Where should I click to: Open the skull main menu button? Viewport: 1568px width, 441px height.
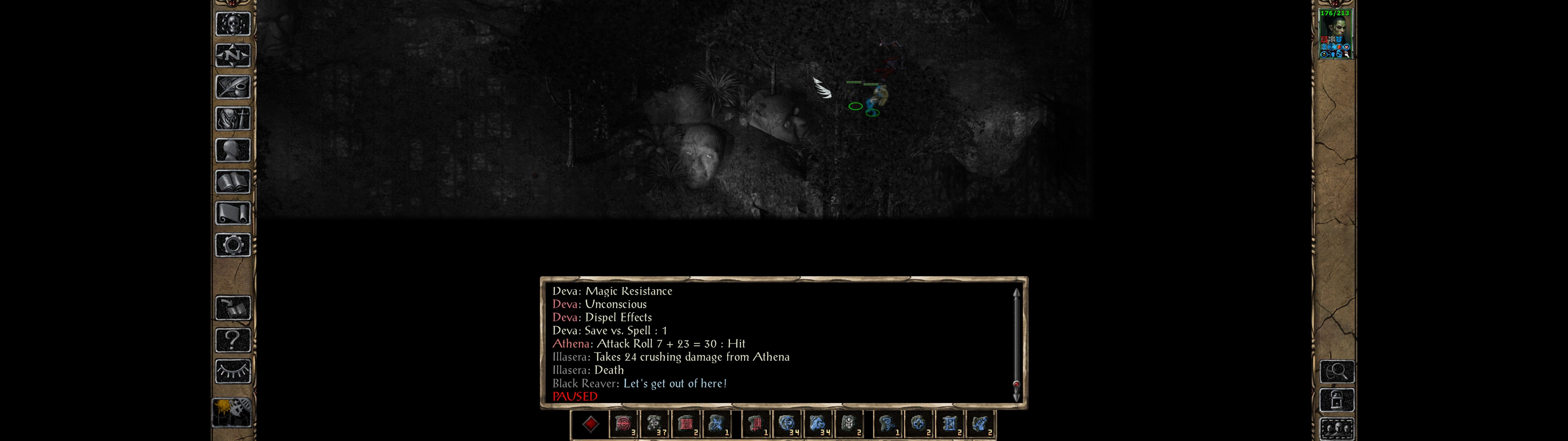232,24
